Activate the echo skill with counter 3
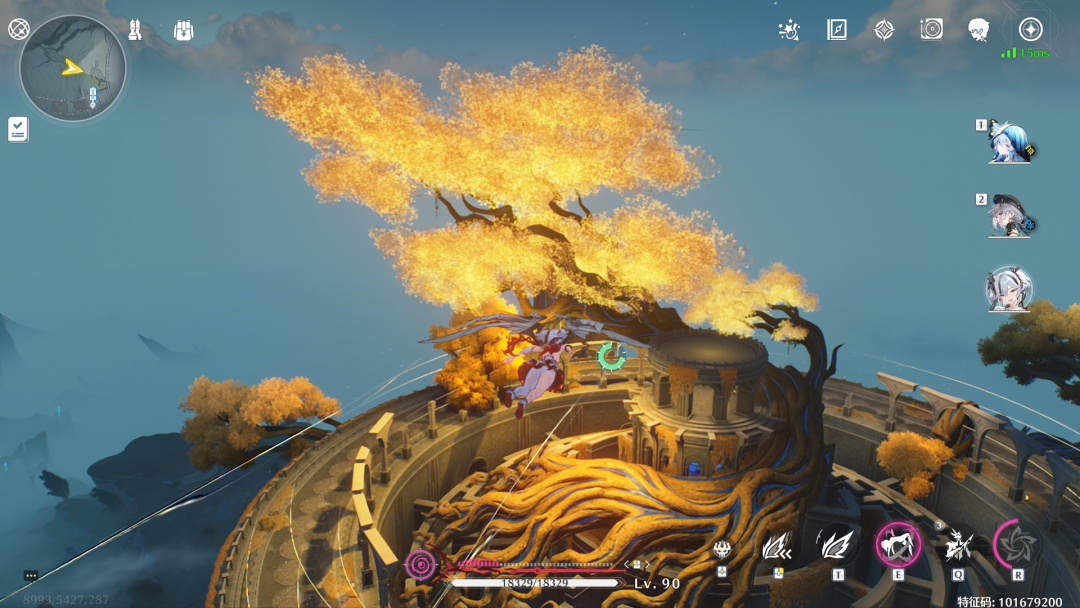The width and height of the screenshot is (1080, 608). 958,545
